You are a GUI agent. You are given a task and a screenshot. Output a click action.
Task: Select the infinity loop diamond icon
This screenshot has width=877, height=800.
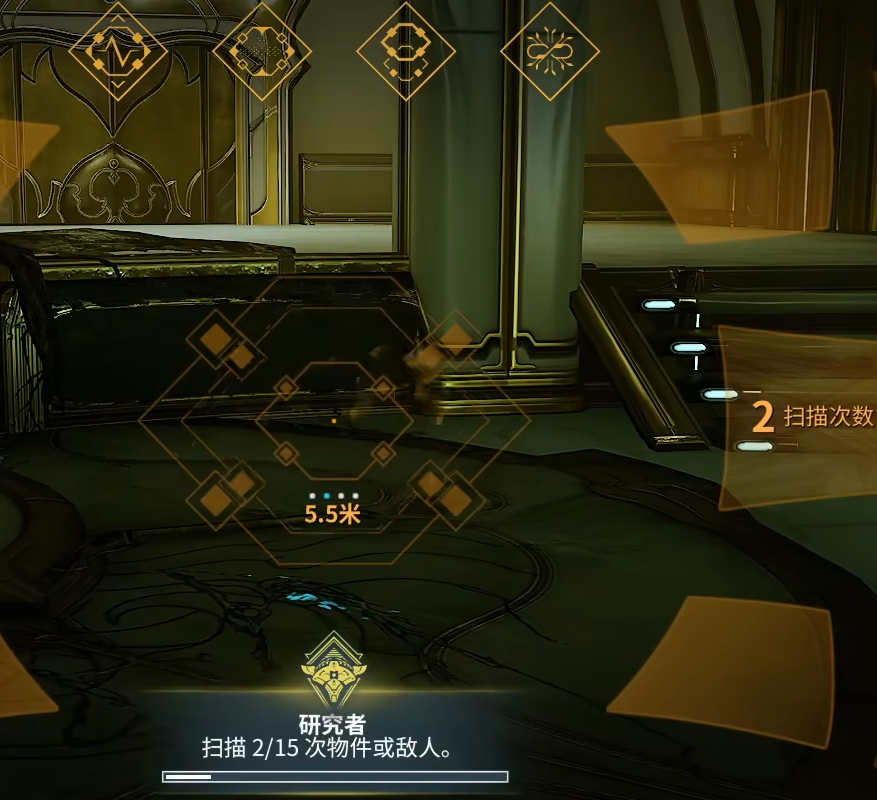coord(549,50)
